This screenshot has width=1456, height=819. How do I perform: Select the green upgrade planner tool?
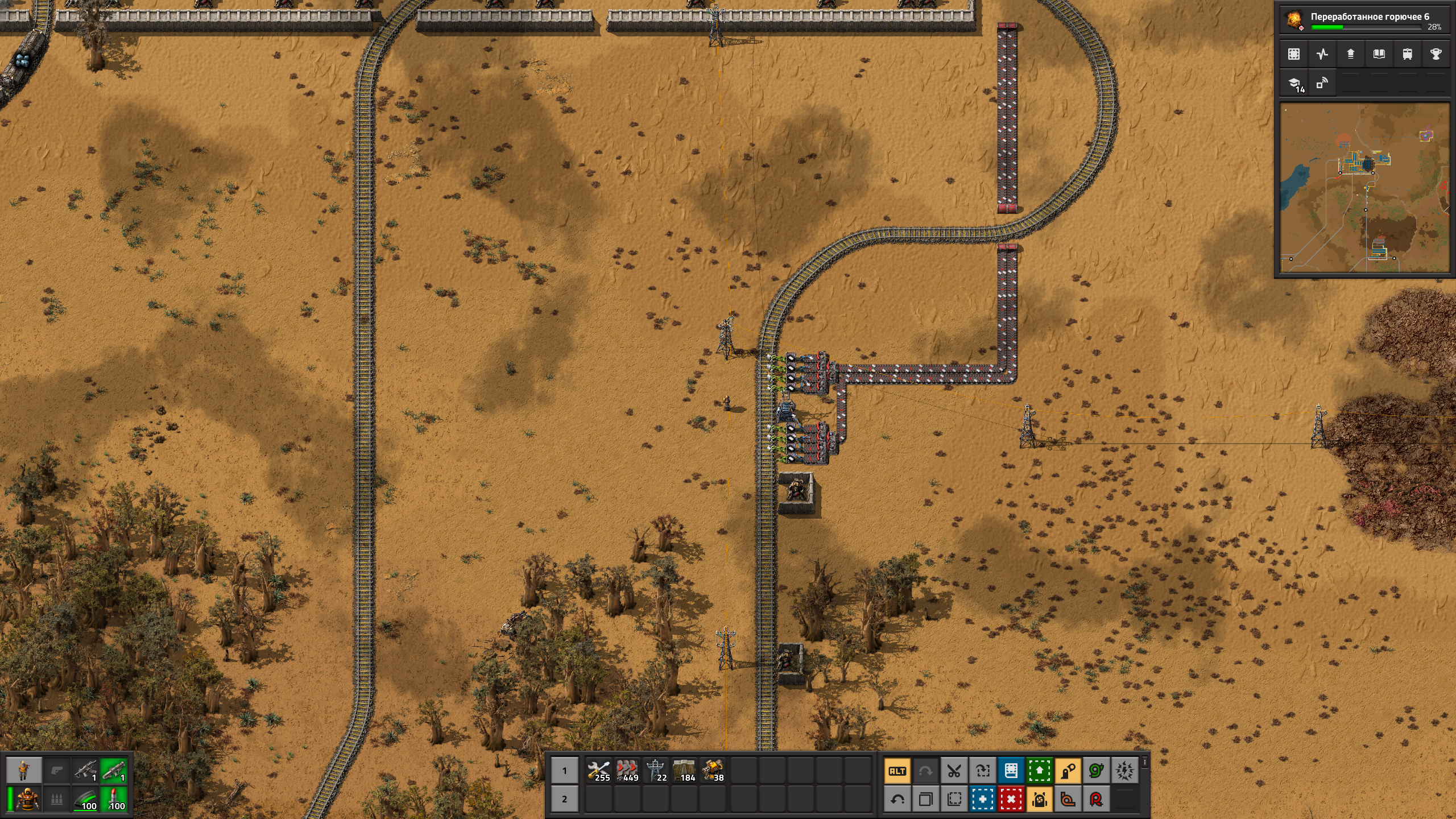tap(1040, 771)
